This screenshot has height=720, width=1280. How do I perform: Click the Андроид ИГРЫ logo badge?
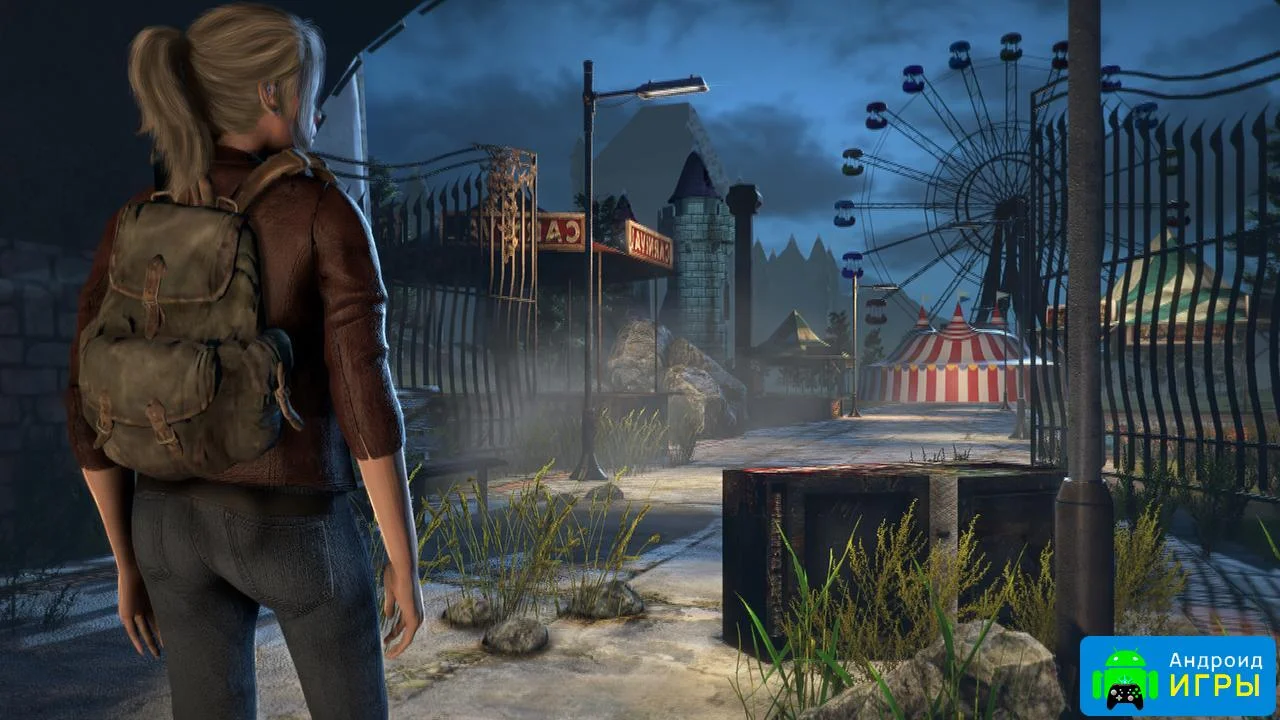coord(1177,676)
